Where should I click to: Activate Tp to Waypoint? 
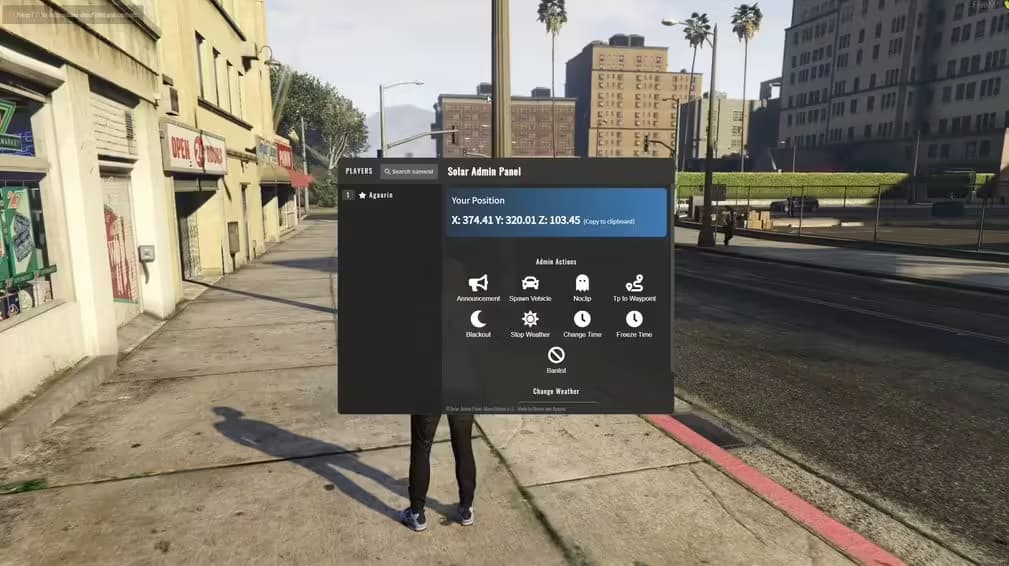634,284
